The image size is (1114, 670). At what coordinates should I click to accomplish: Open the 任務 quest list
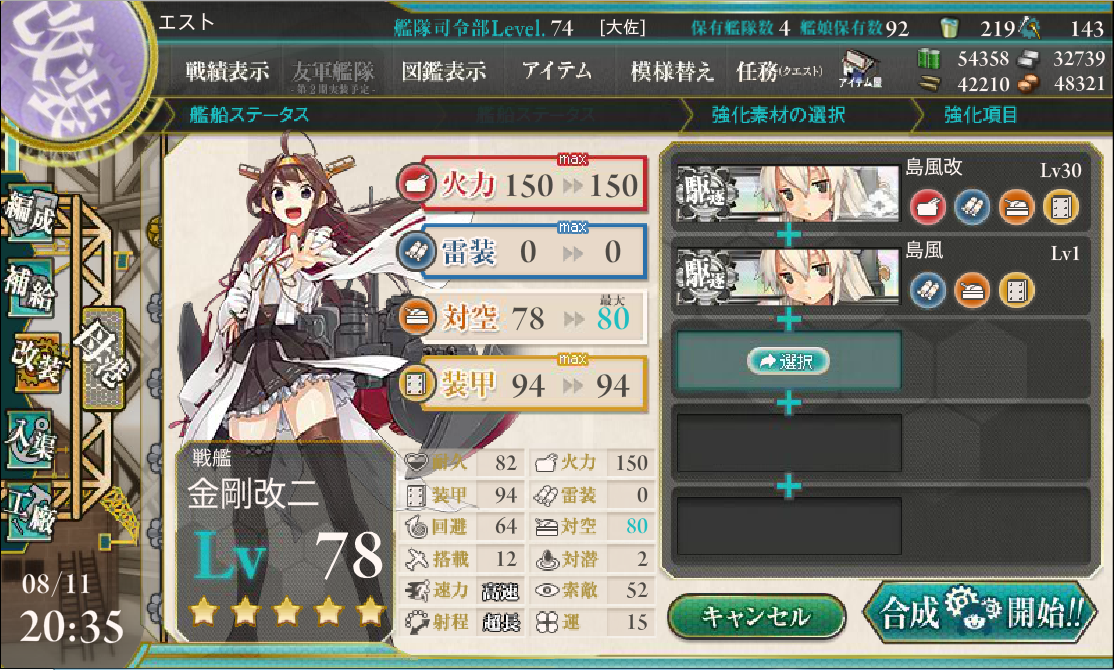click(778, 72)
